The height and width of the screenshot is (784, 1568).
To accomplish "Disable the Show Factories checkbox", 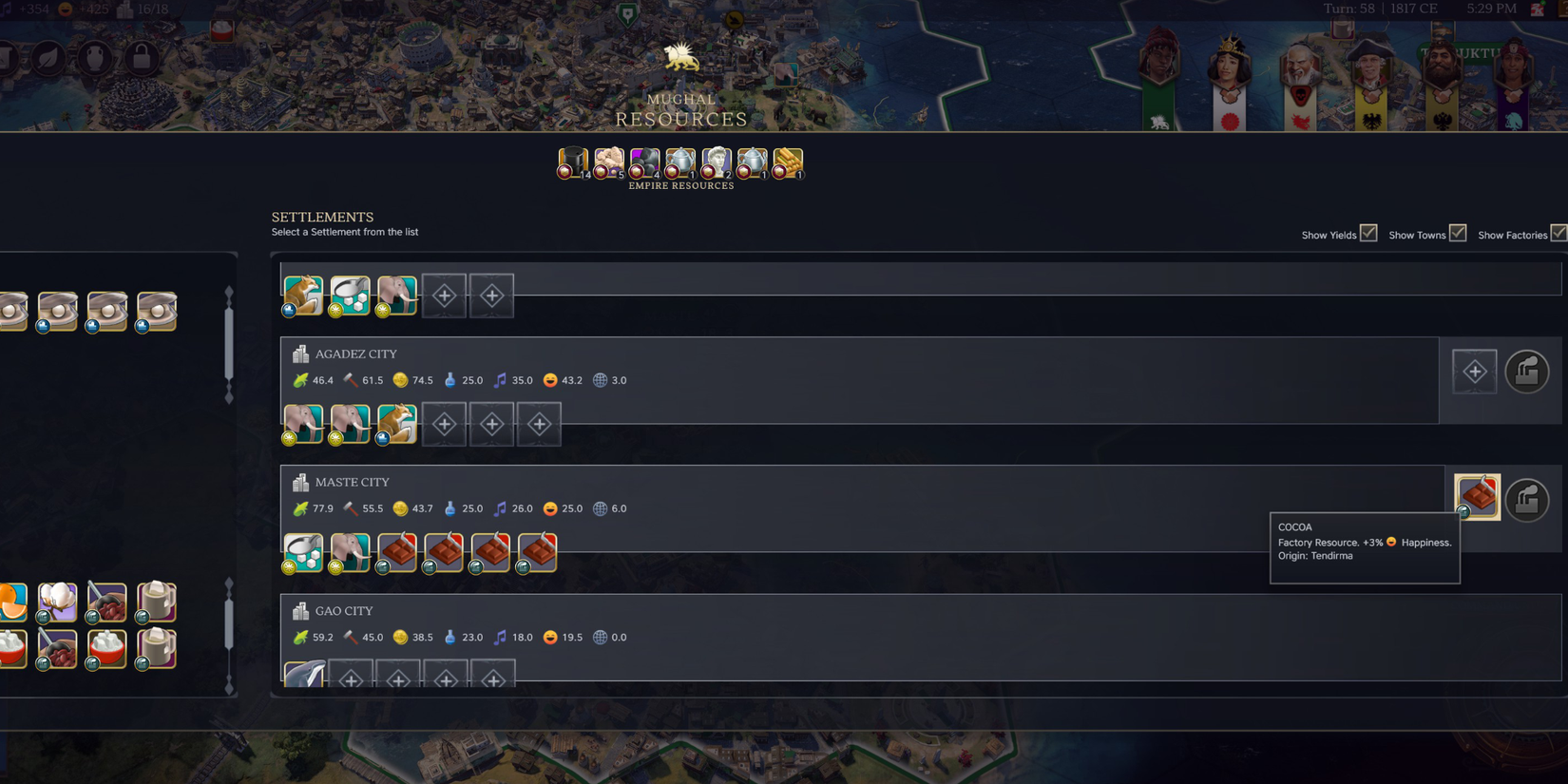I will 1561,232.
